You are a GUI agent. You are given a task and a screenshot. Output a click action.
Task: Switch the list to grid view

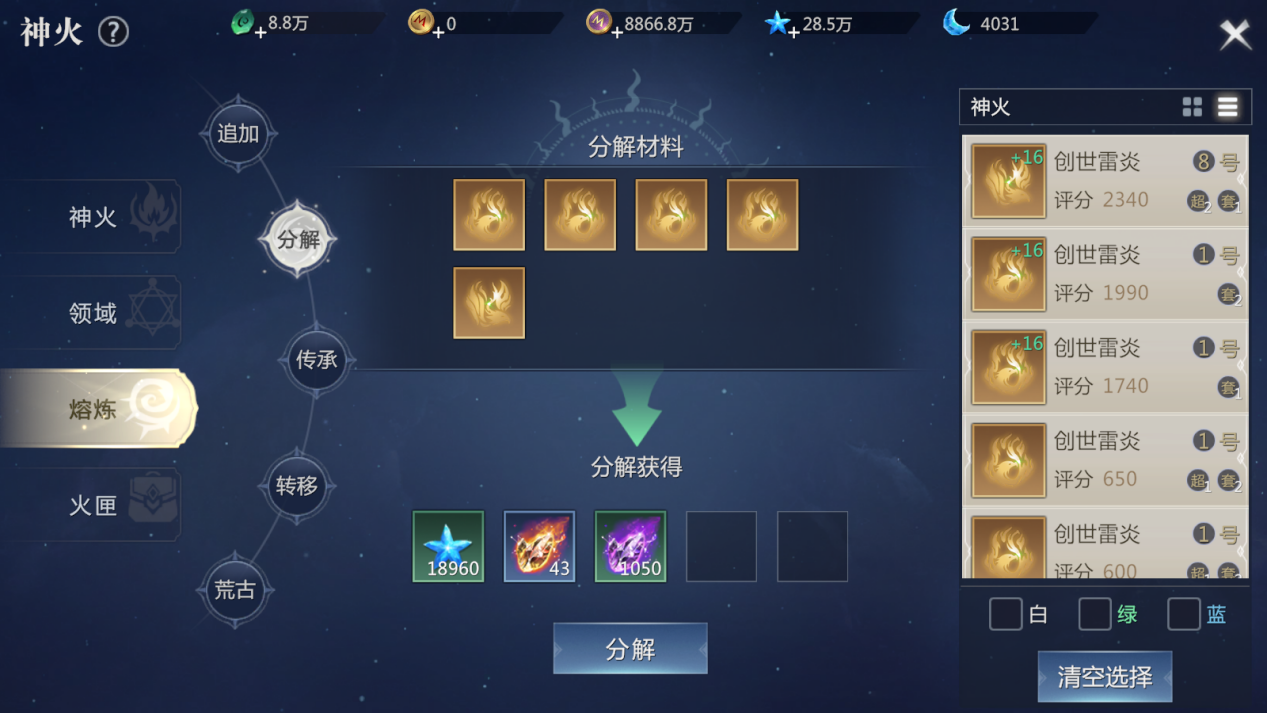coord(1192,107)
